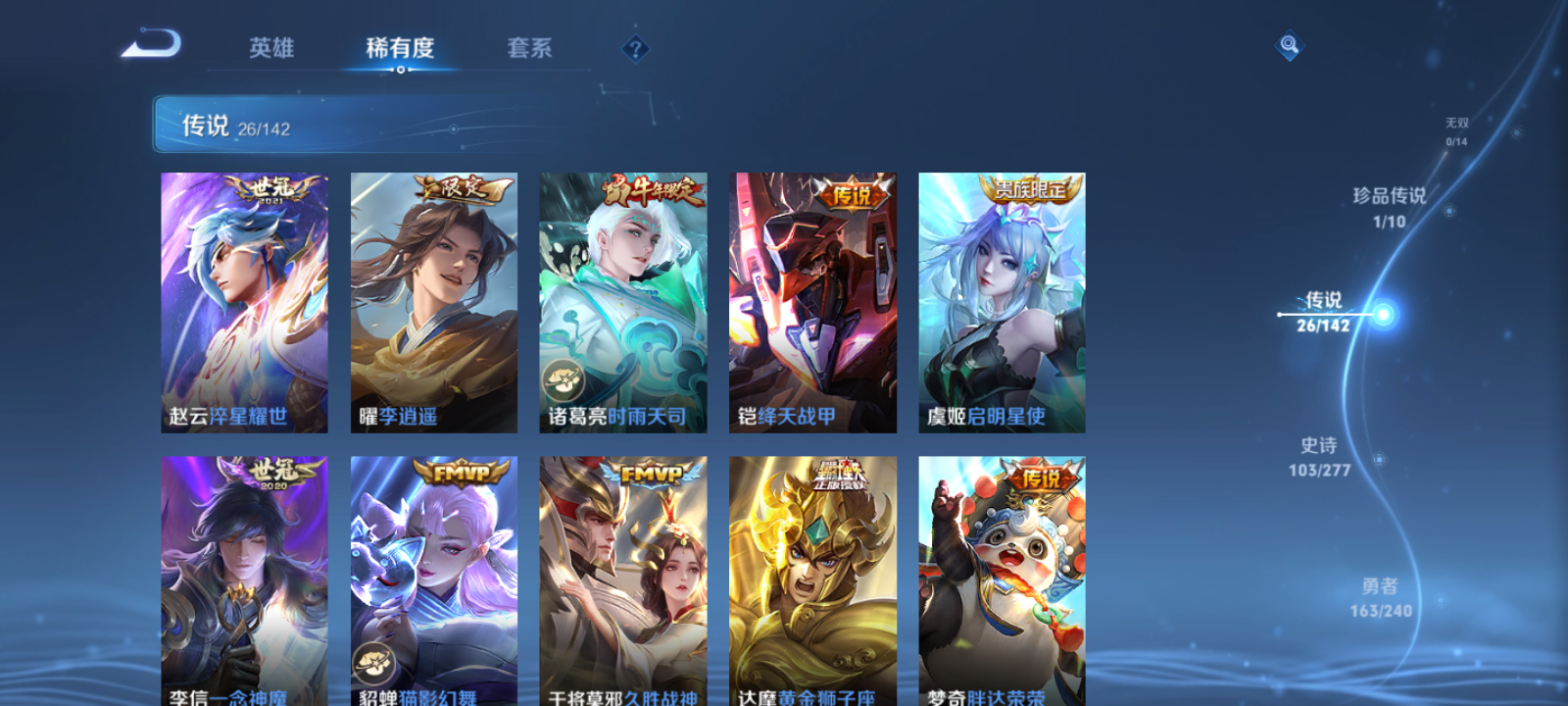Screen dimensions: 1568x706
Task: Click the glowing node on the rarity progress line
Action: (x=1383, y=314)
